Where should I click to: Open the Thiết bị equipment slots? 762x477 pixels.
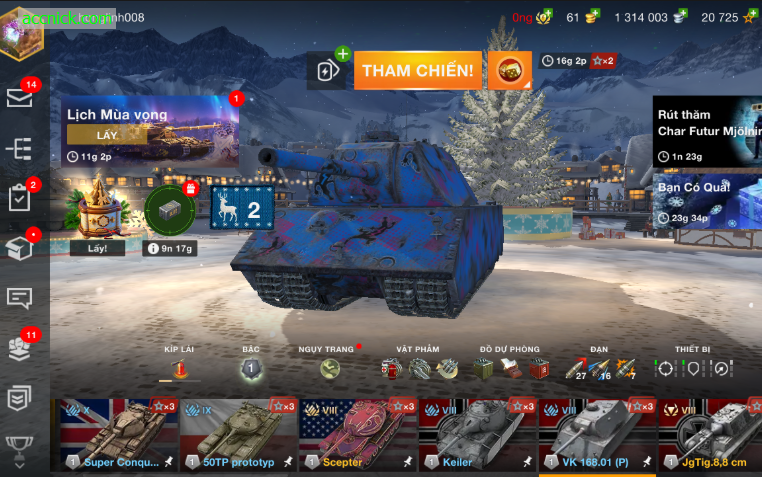pos(694,369)
